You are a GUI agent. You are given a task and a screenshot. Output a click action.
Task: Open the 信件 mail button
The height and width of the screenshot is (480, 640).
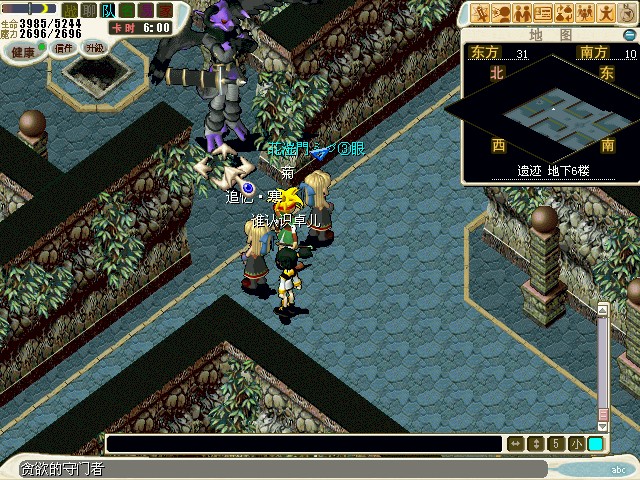tap(62, 48)
